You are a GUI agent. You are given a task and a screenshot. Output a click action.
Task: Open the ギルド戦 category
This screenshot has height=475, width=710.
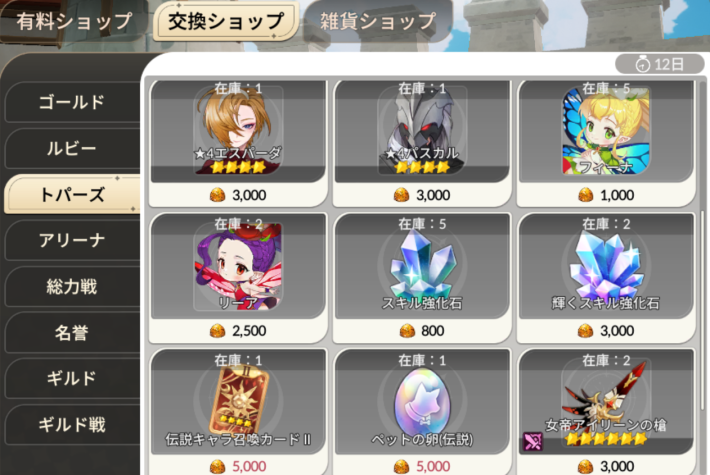click(71, 425)
